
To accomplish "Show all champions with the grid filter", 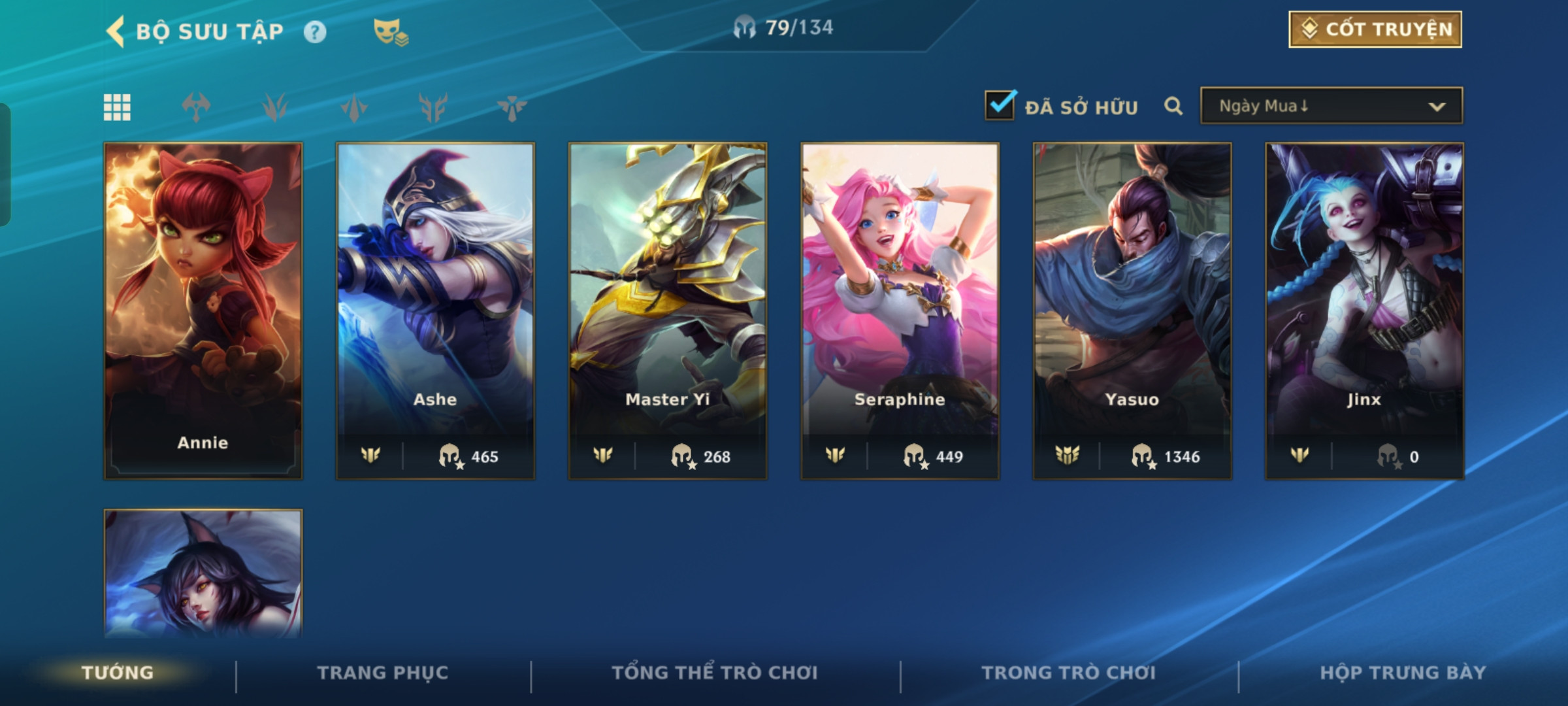I will pos(118,107).
